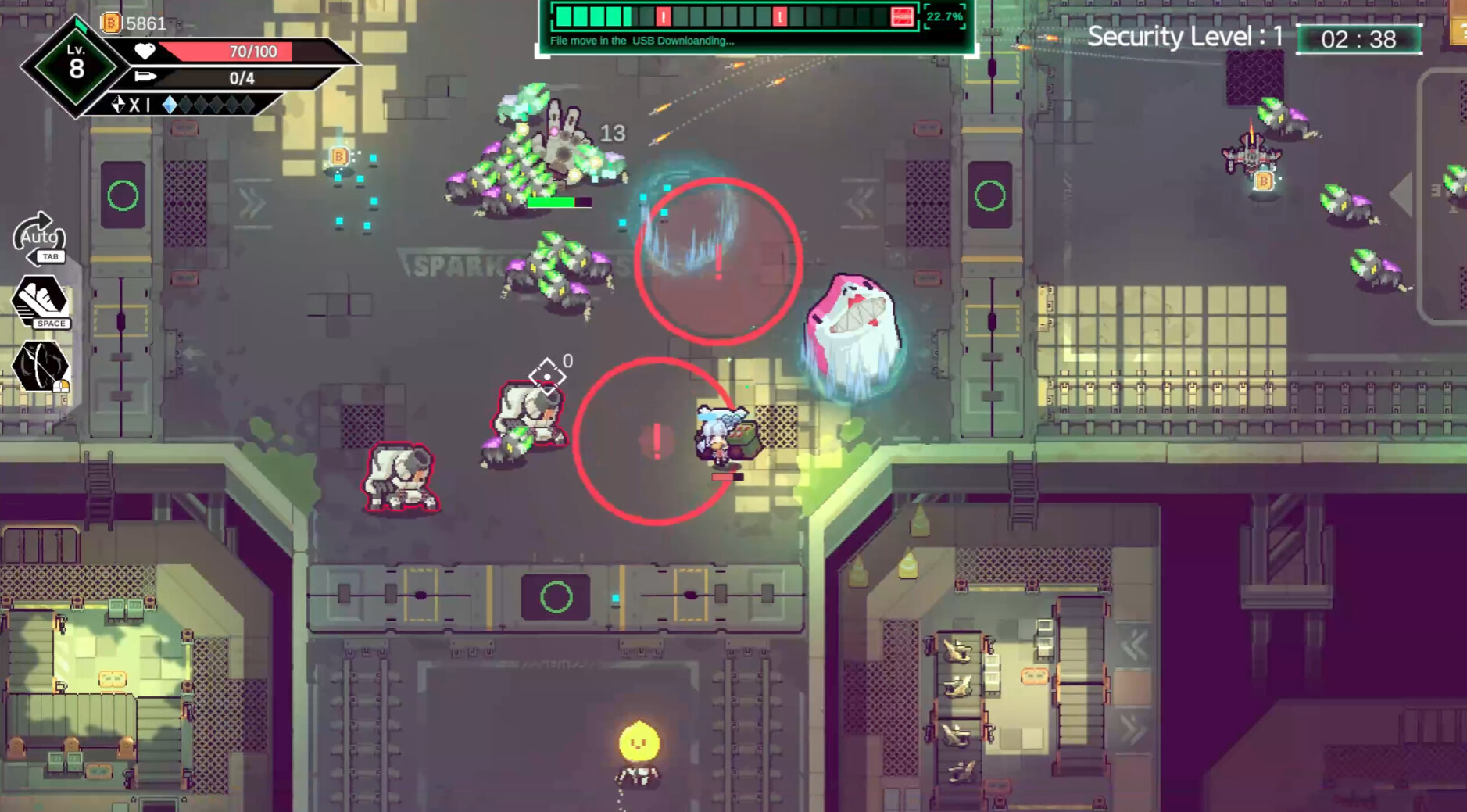This screenshot has height=812, width=1467.
Task: Click the first red exclamation segment on the progress bar
Action: [x=664, y=16]
